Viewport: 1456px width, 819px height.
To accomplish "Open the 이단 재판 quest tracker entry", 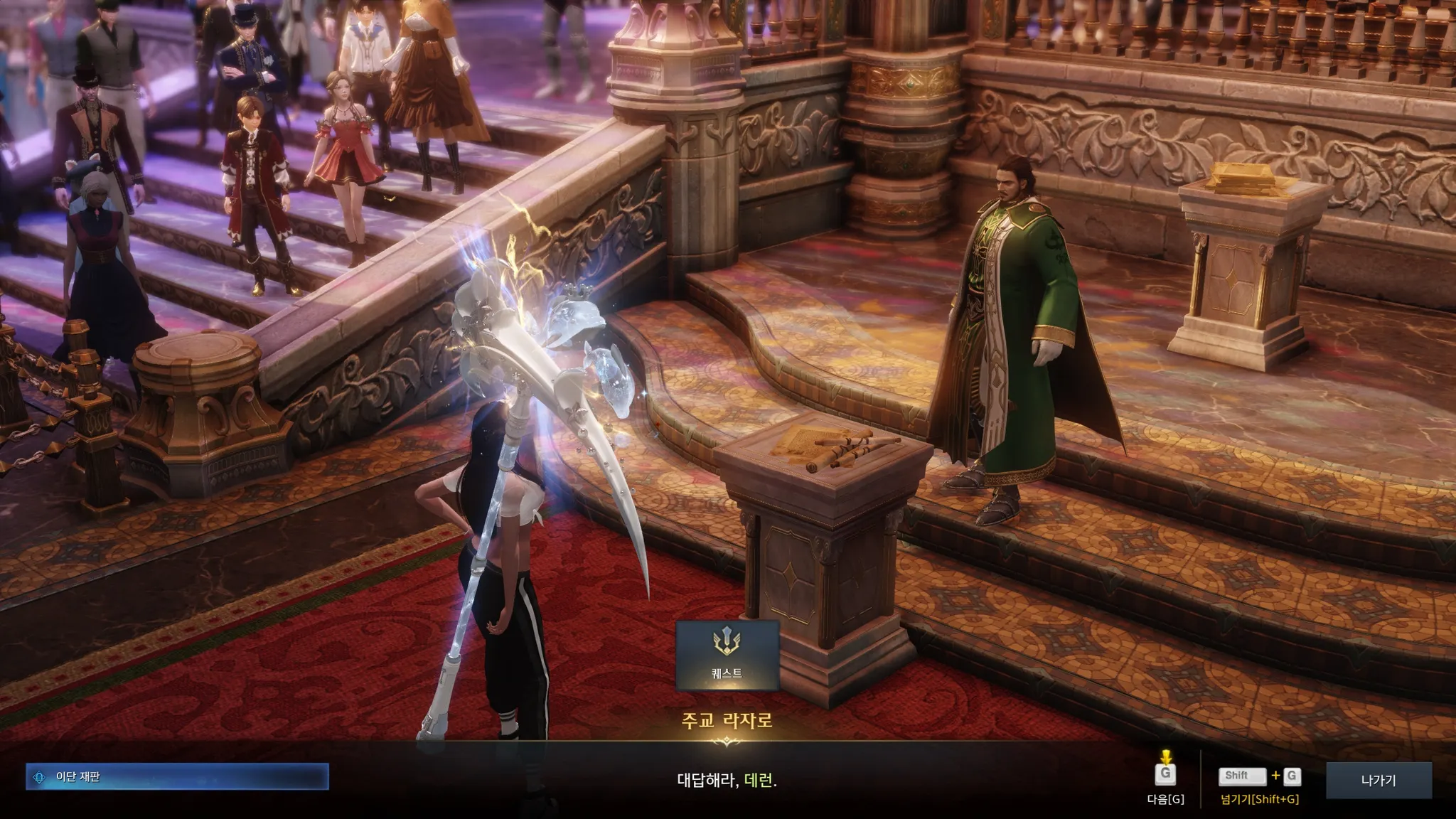I will click(177, 777).
